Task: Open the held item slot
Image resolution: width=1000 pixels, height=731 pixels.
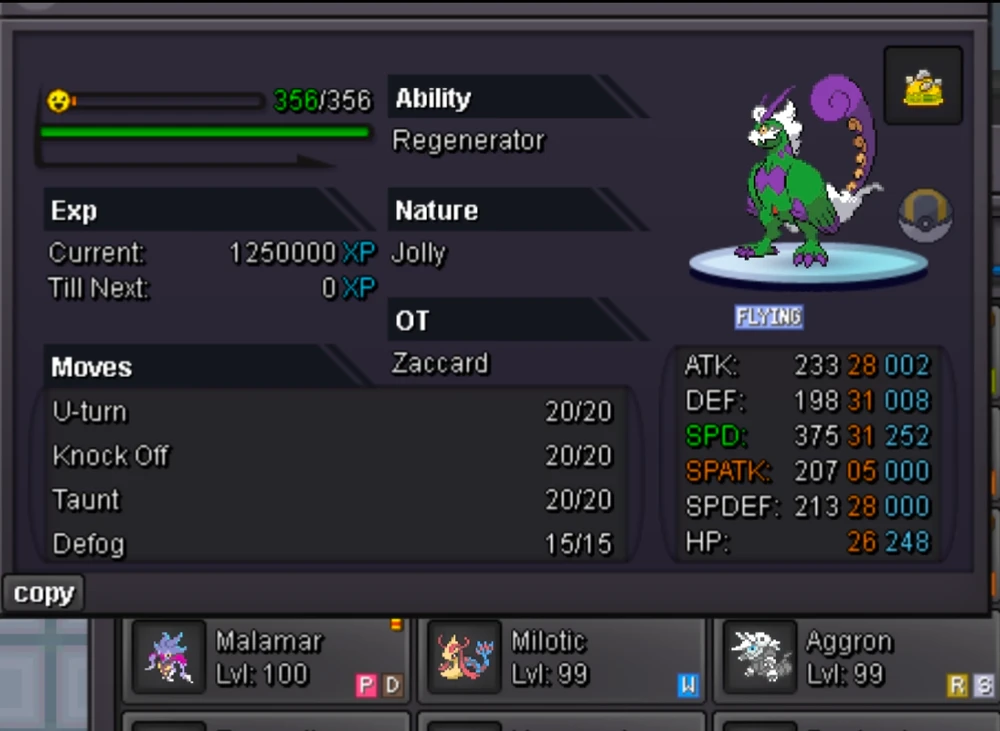Action: [923, 86]
